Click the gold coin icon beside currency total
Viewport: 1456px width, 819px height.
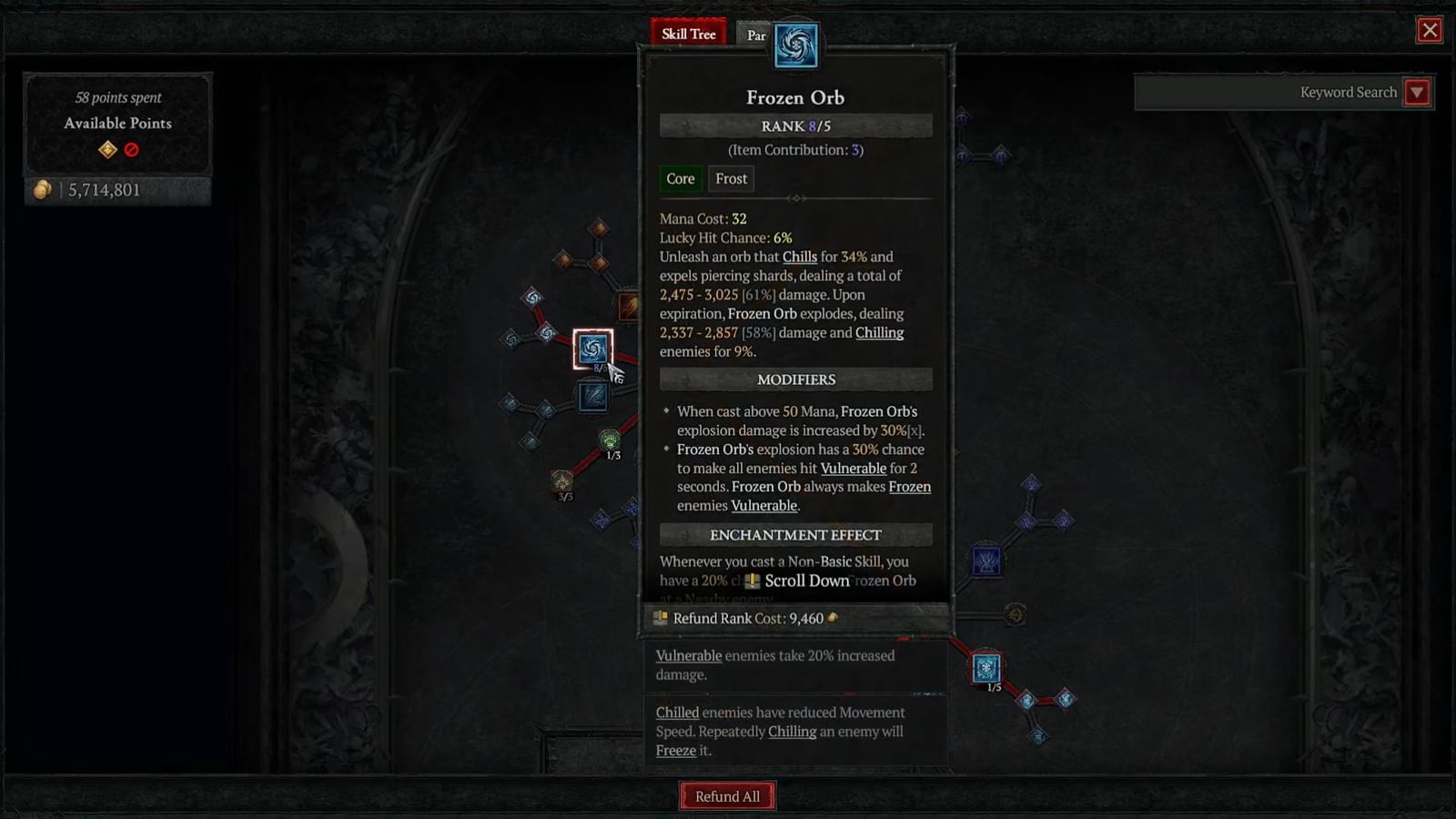tap(43, 189)
